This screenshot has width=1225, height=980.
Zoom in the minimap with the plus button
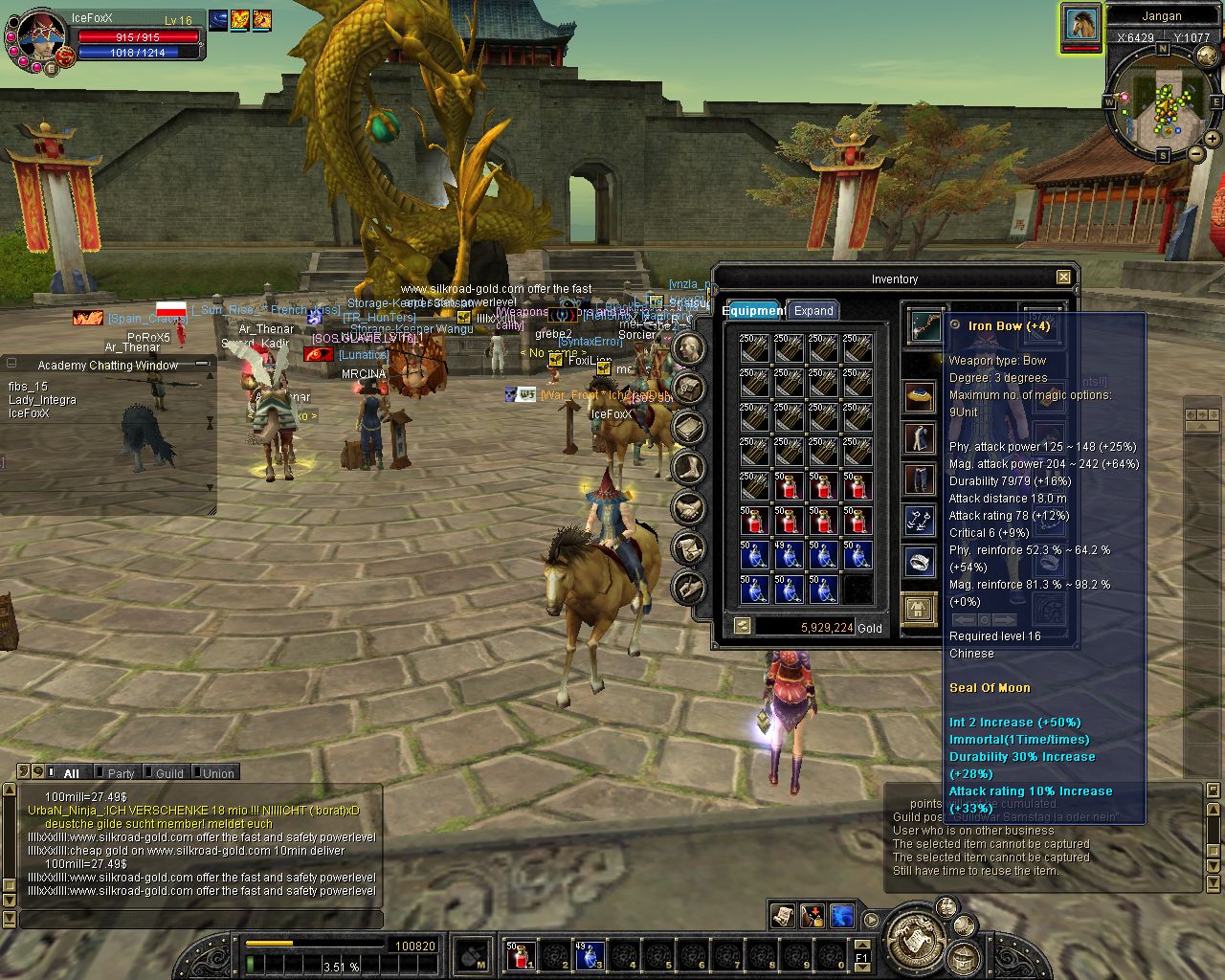click(1214, 140)
